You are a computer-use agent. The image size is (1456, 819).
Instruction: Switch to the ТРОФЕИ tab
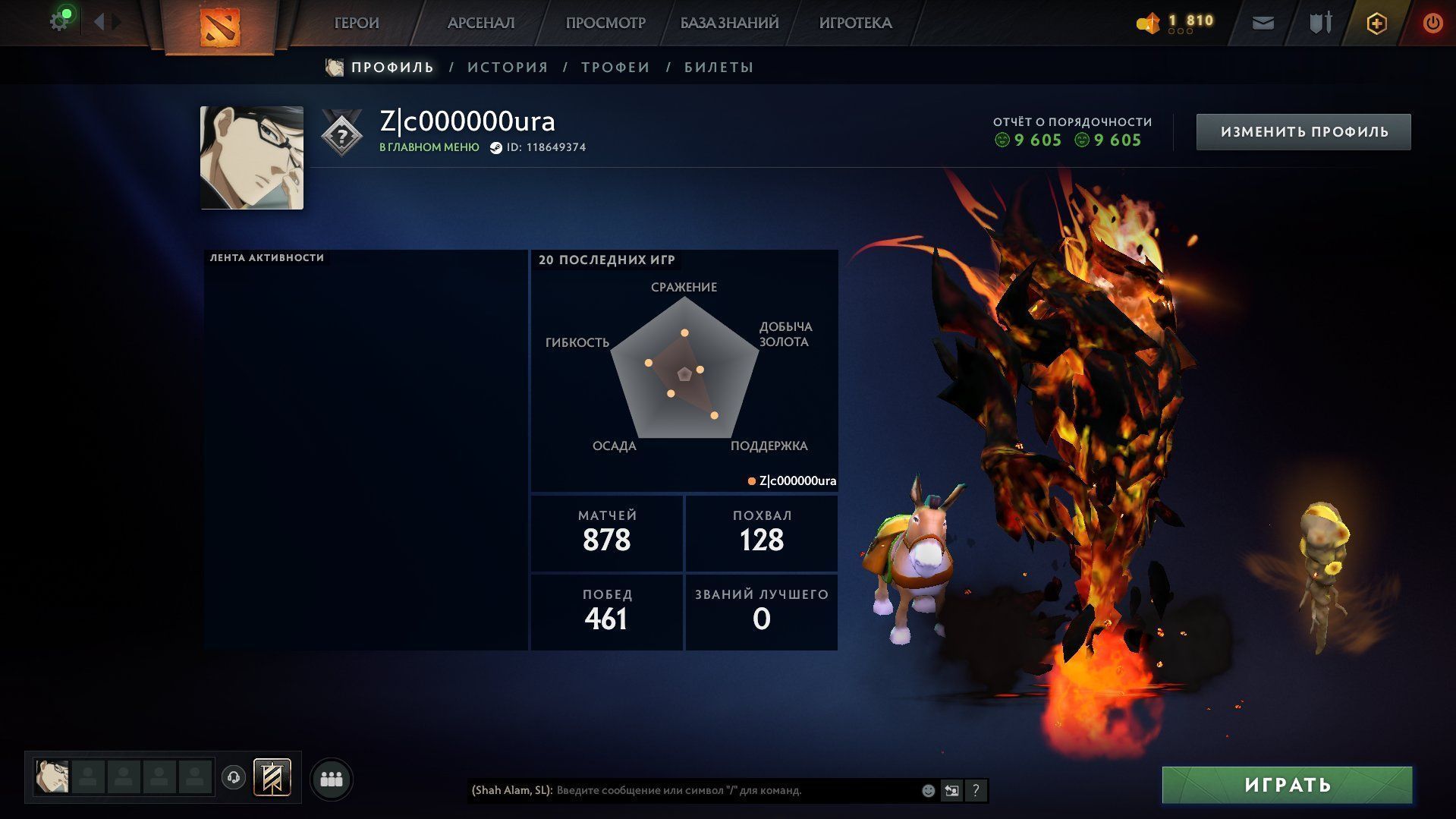(615, 68)
